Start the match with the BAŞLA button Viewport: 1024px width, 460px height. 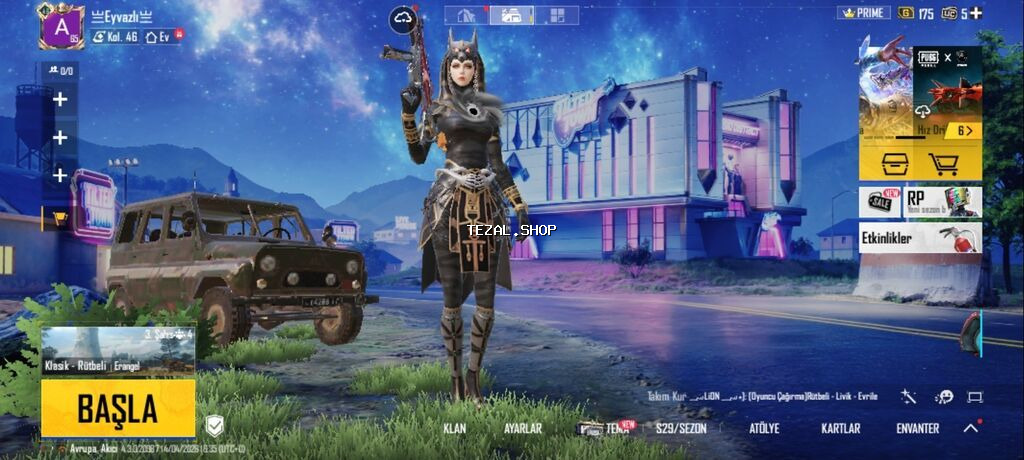(118, 408)
